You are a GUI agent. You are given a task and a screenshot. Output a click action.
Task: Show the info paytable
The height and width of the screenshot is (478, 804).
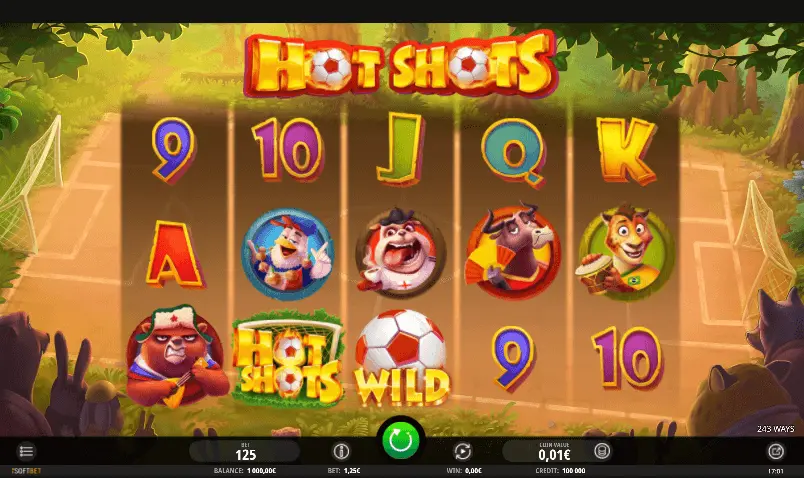341,451
